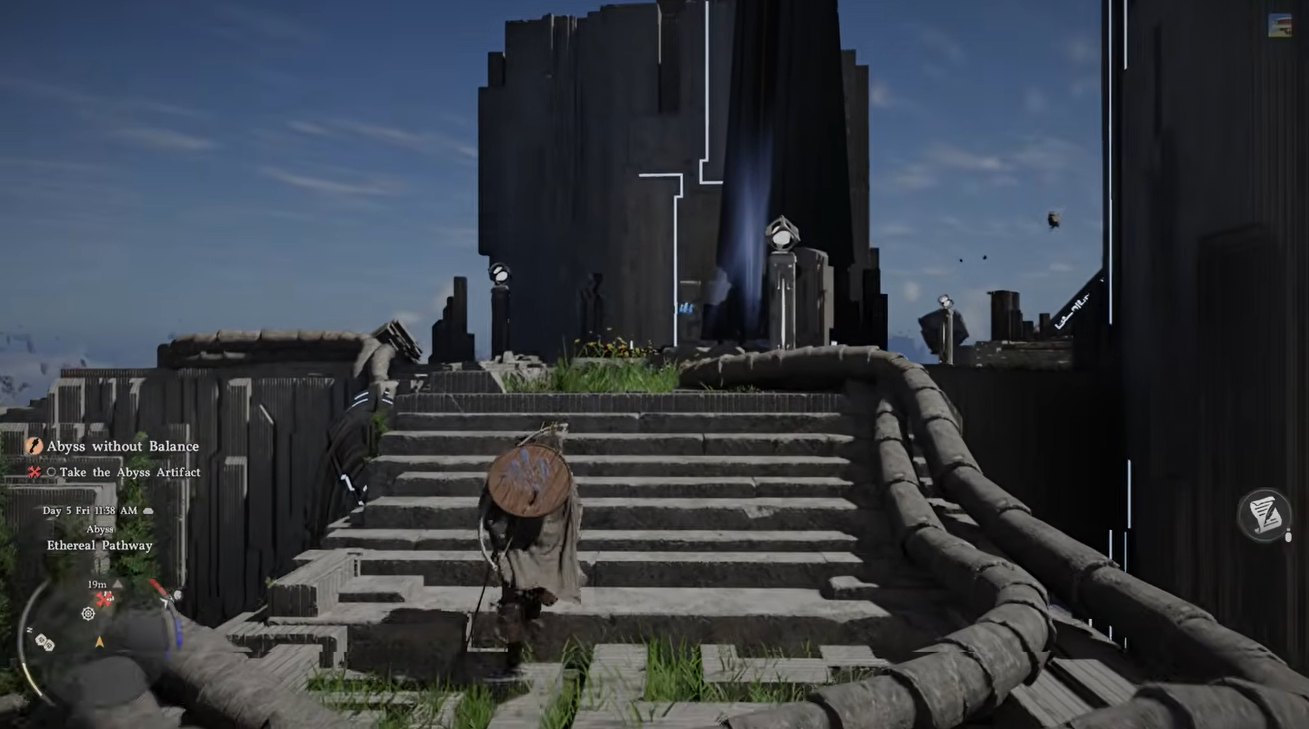Viewport: 1309px width, 729px height.
Task: Toggle quest tracking on Abyss without Balance
Action: [123, 446]
